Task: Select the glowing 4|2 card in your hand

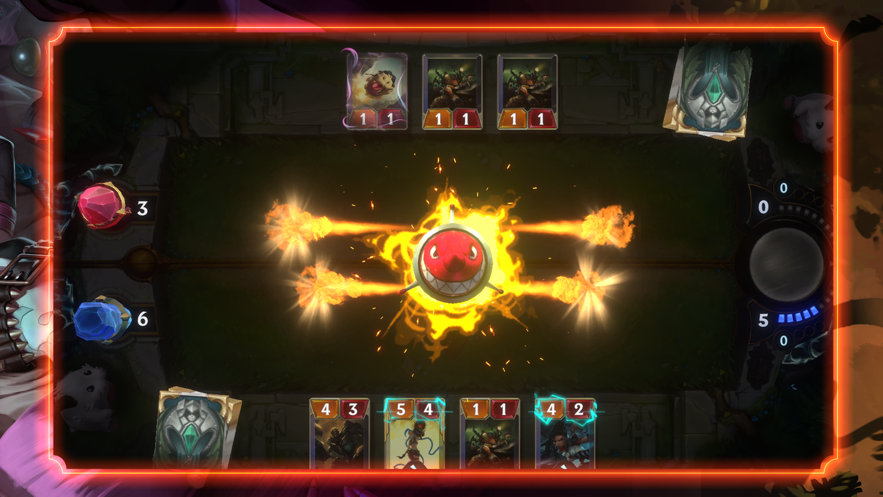Action: tap(565, 434)
